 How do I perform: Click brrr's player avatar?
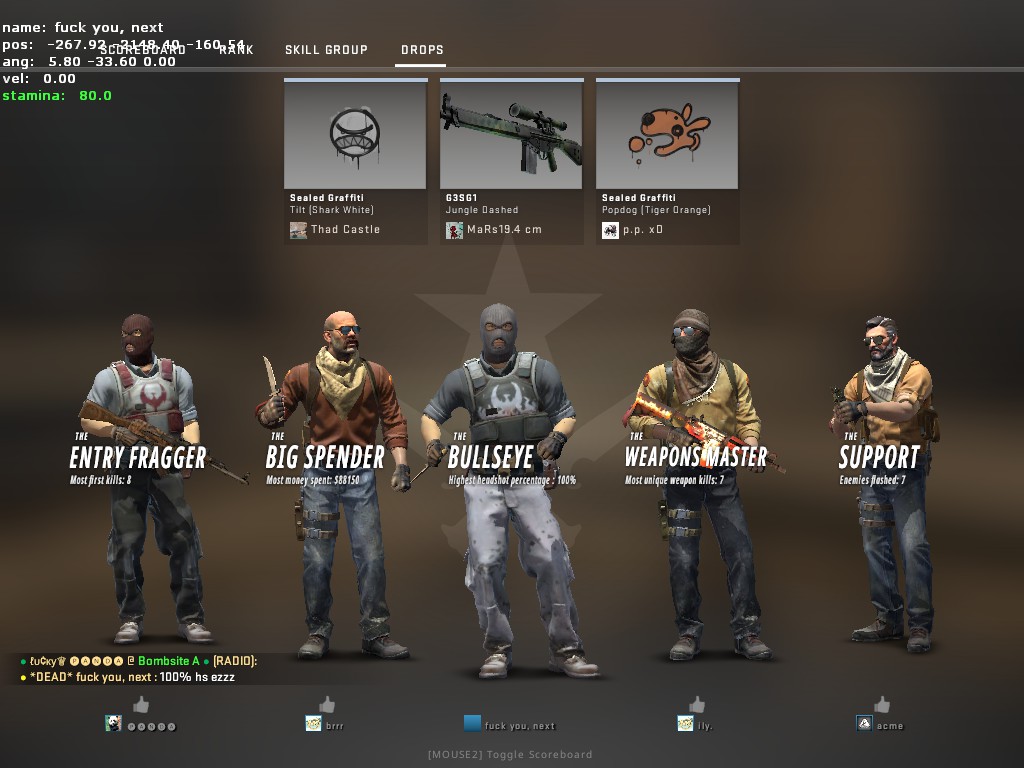click(313, 724)
